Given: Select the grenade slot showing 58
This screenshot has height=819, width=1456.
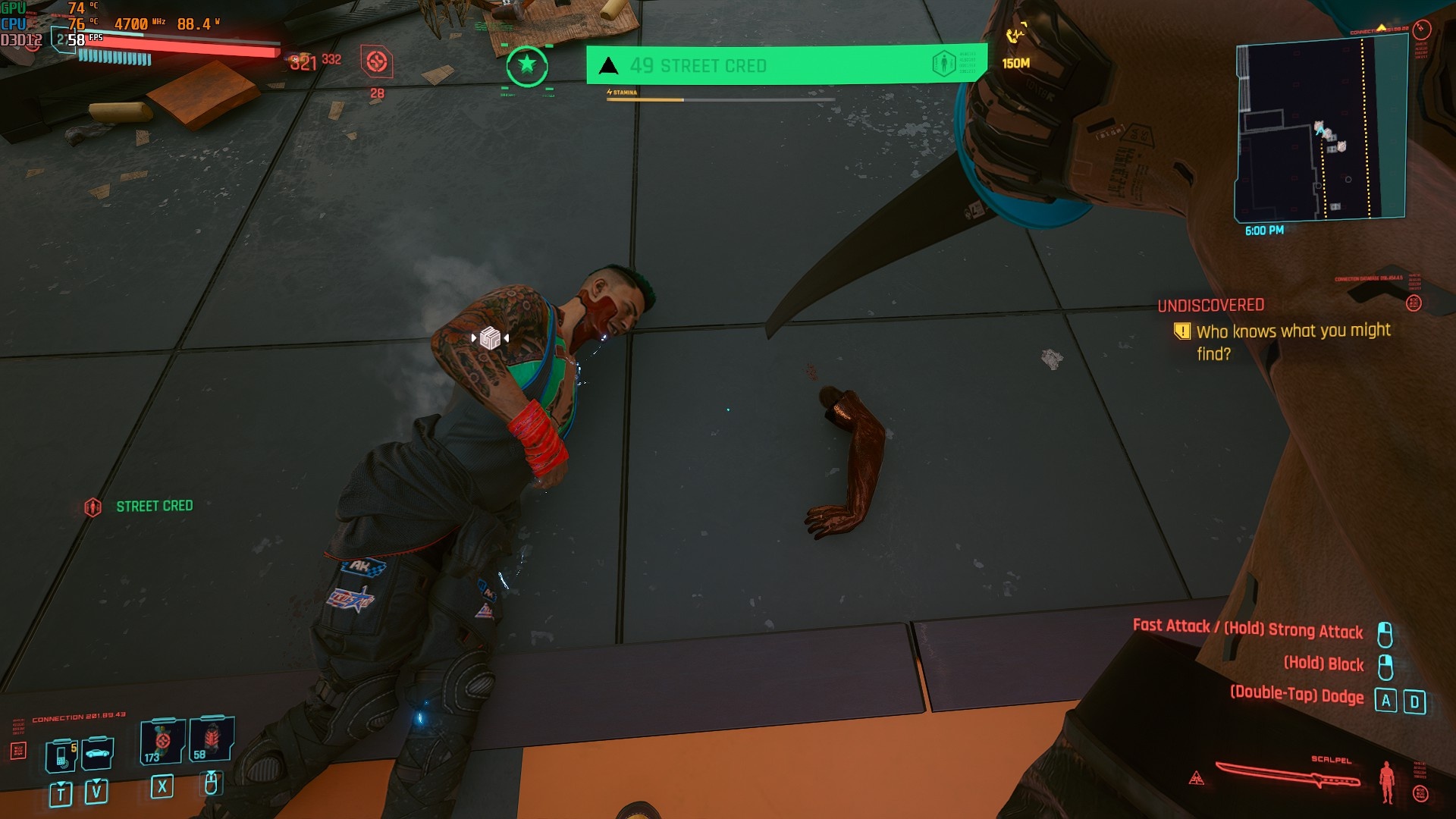Looking at the screenshot, I should (211, 739).
